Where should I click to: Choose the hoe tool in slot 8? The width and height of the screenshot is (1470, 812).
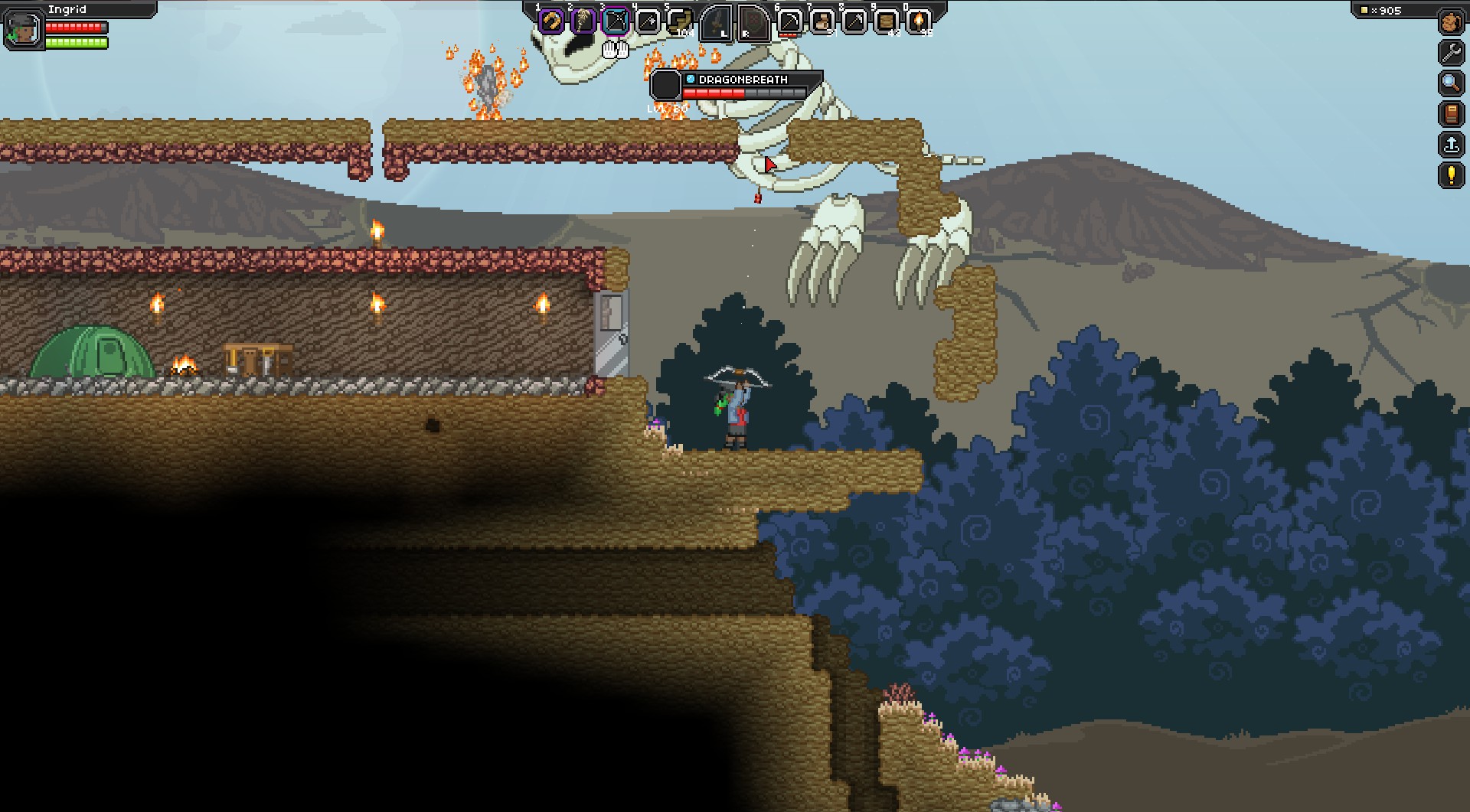(x=854, y=22)
